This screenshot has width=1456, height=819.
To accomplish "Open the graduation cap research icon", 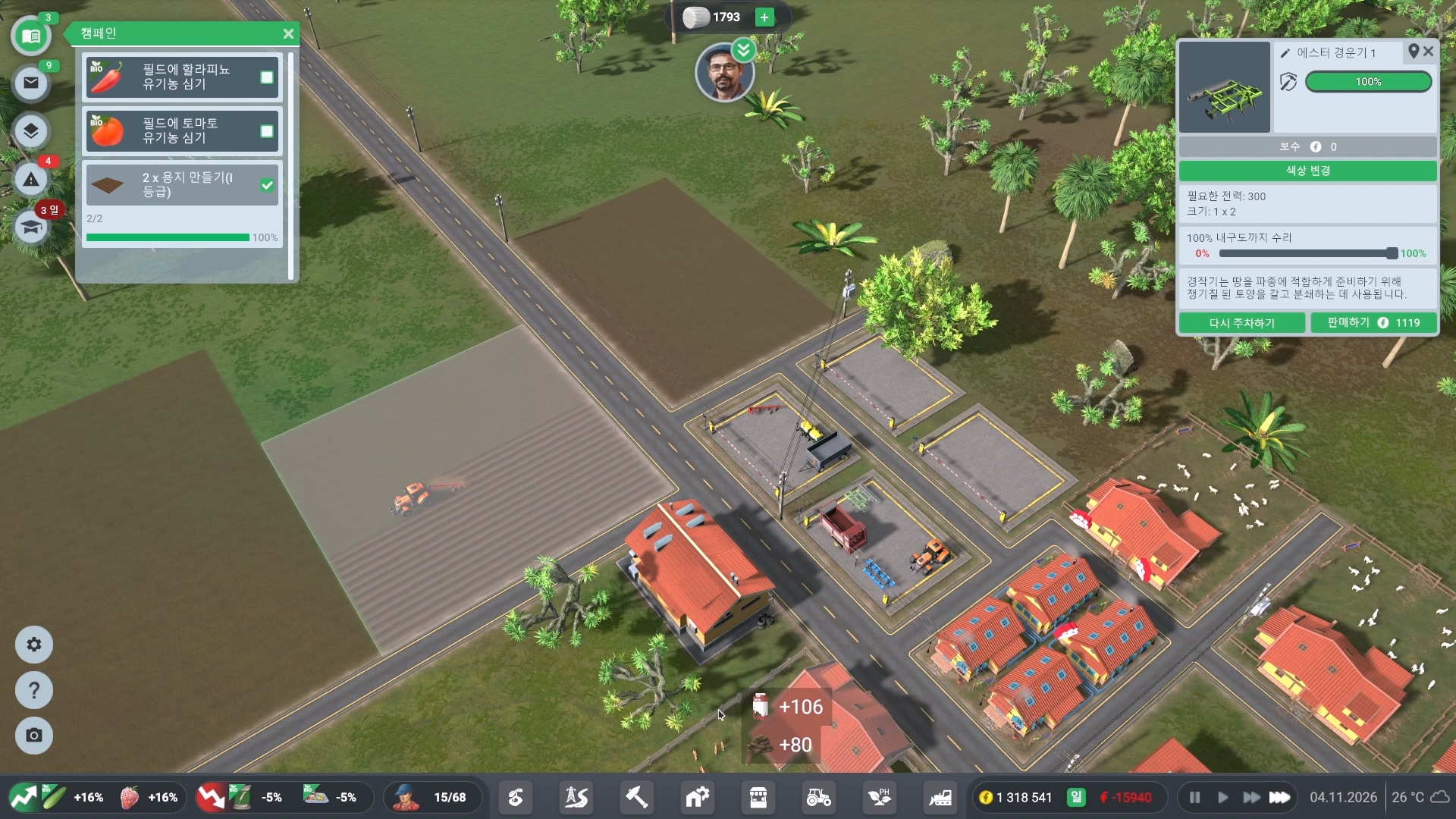I will (x=31, y=227).
